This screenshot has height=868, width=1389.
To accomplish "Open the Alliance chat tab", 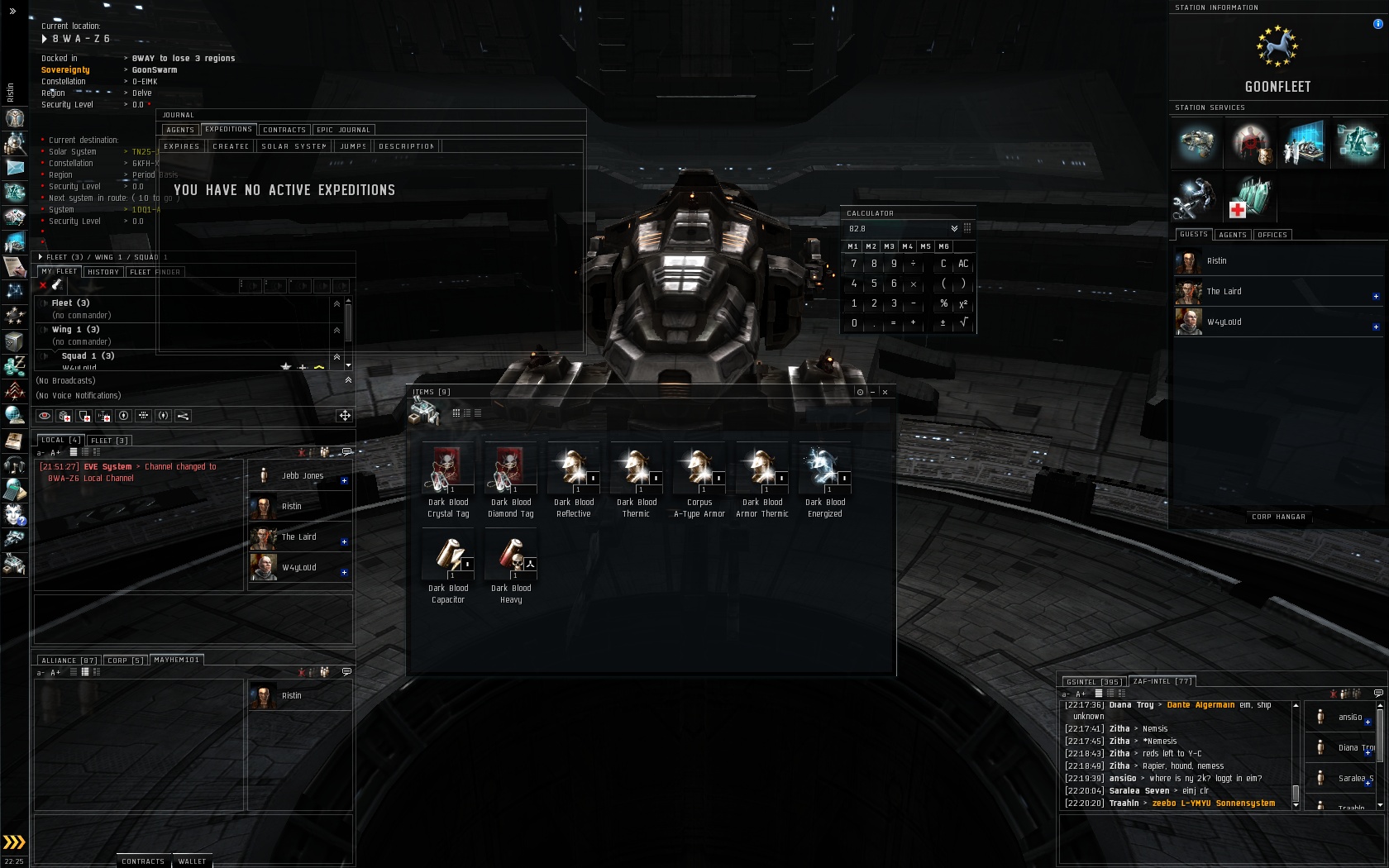I will point(69,661).
